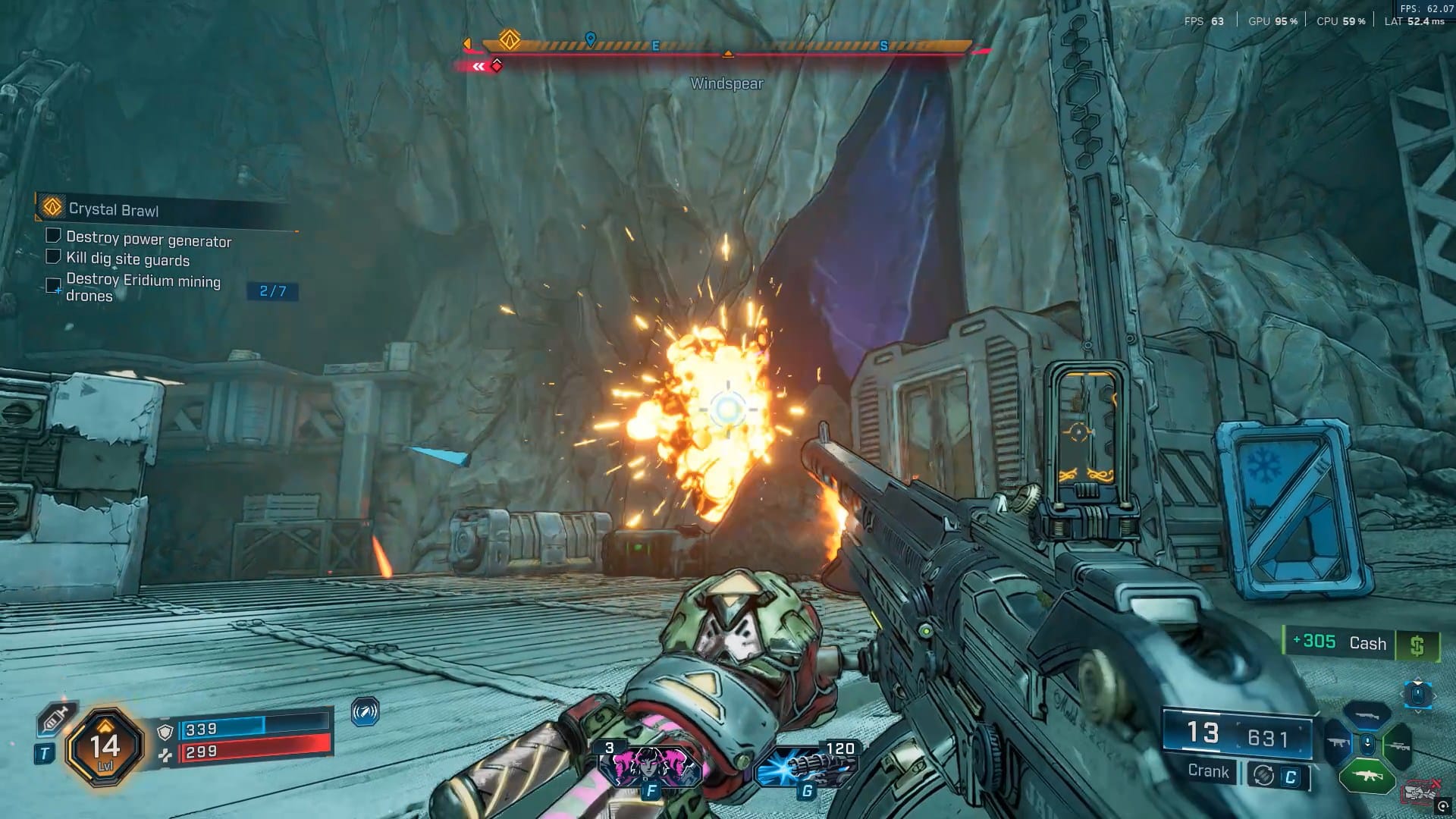
Task: Click the orange quest marker on the compass
Action: 510,39
